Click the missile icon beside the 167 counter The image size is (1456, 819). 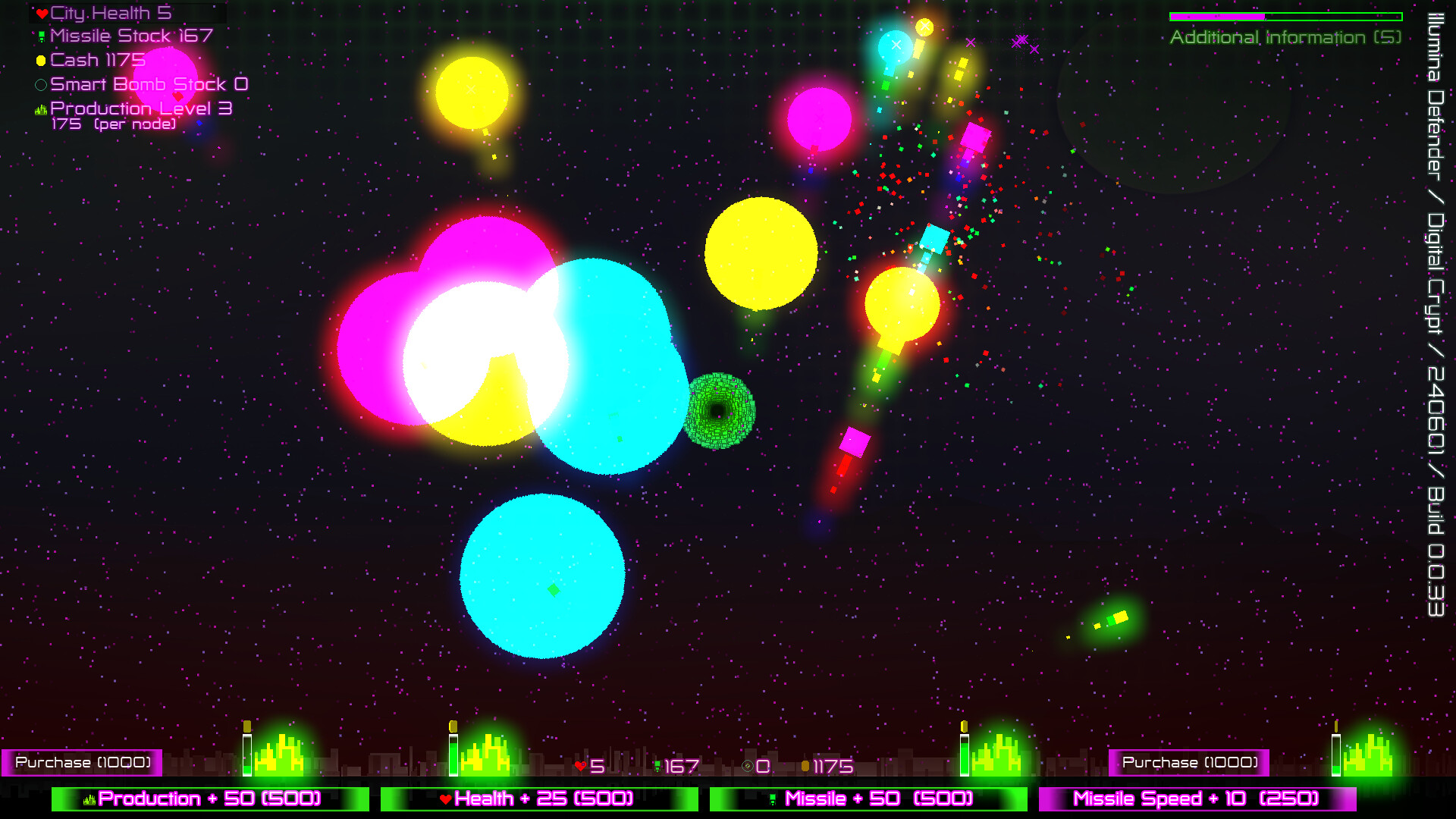click(657, 766)
